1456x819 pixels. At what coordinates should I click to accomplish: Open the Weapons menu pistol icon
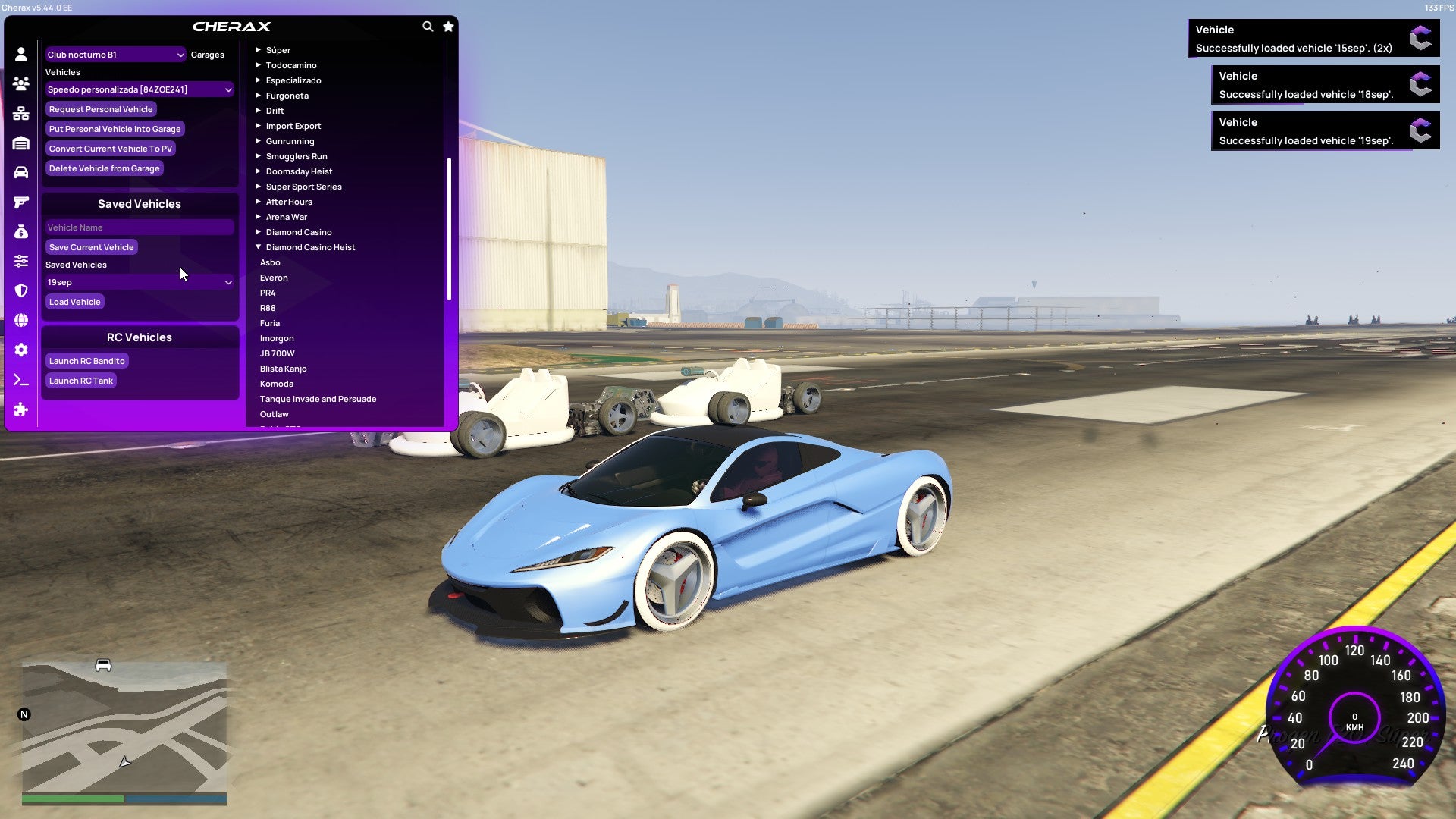(x=20, y=202)
